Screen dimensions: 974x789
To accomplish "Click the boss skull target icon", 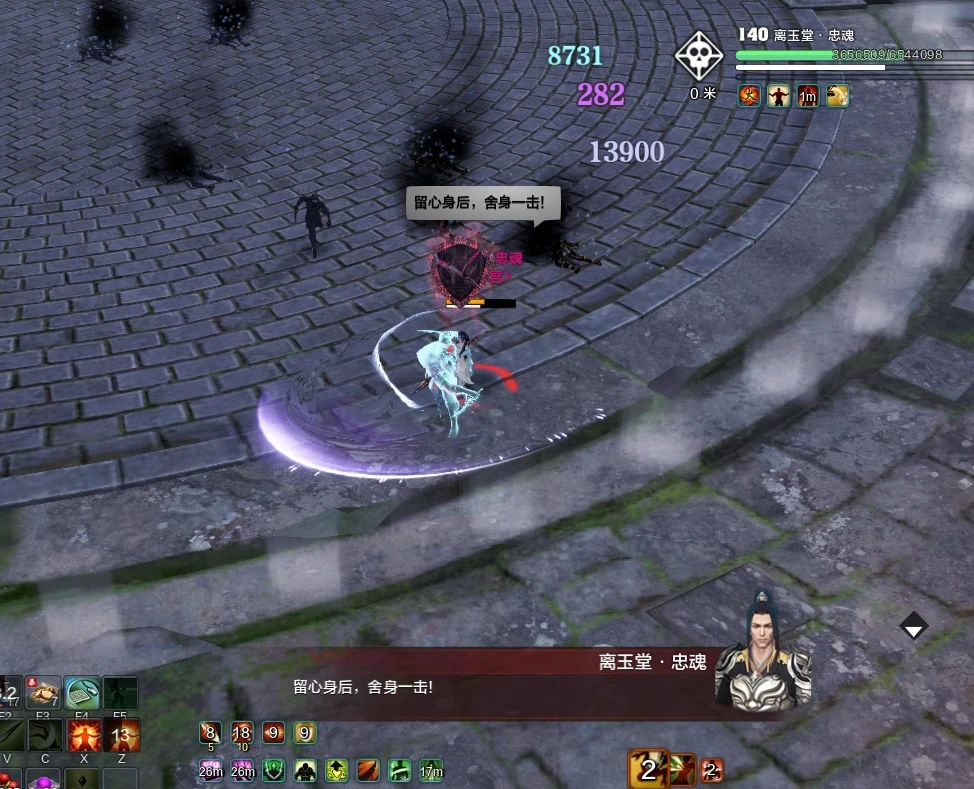I will coord(698,56).
